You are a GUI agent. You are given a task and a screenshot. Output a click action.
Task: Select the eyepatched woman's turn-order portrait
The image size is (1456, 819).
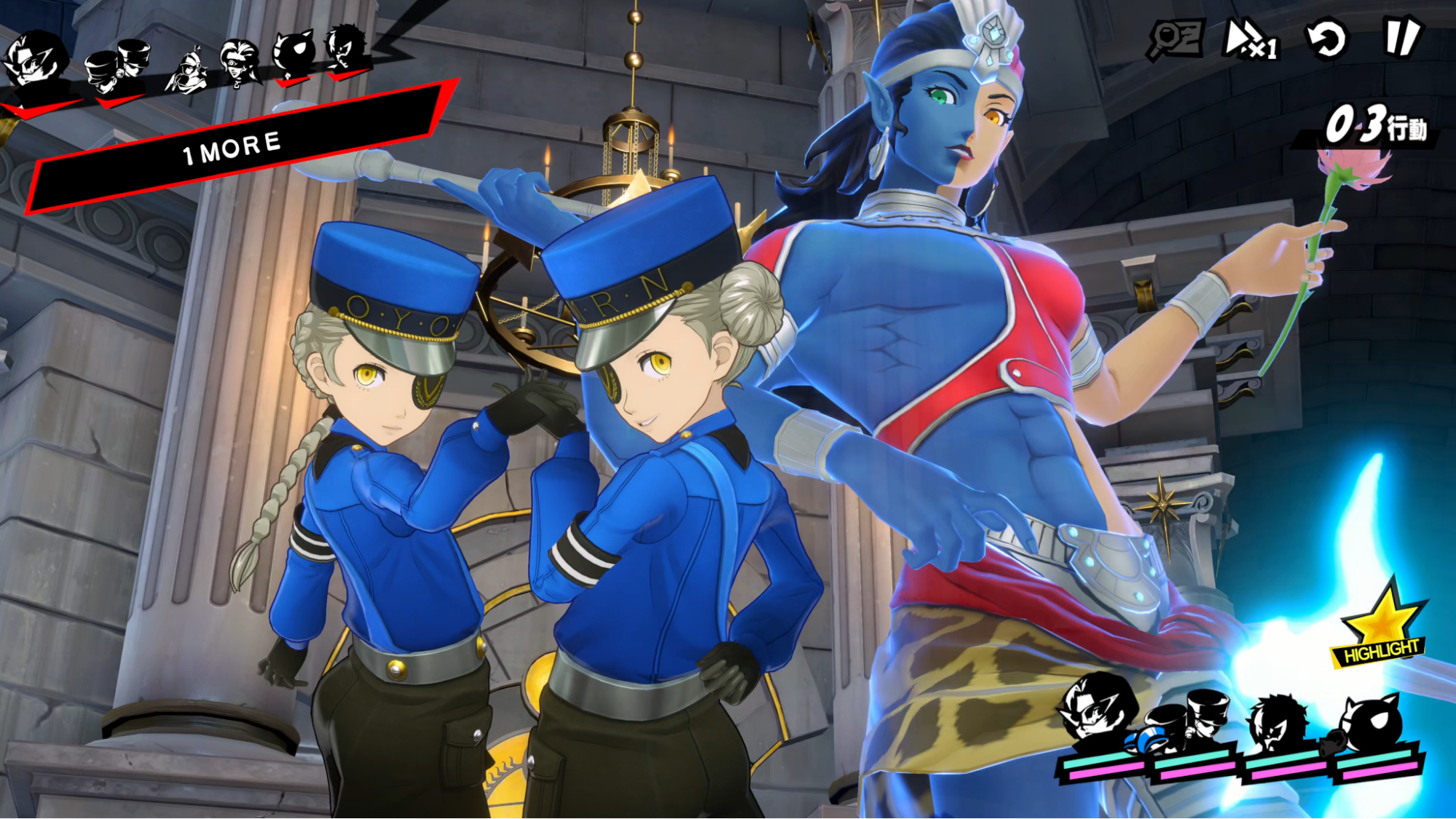tap(239, 63)
